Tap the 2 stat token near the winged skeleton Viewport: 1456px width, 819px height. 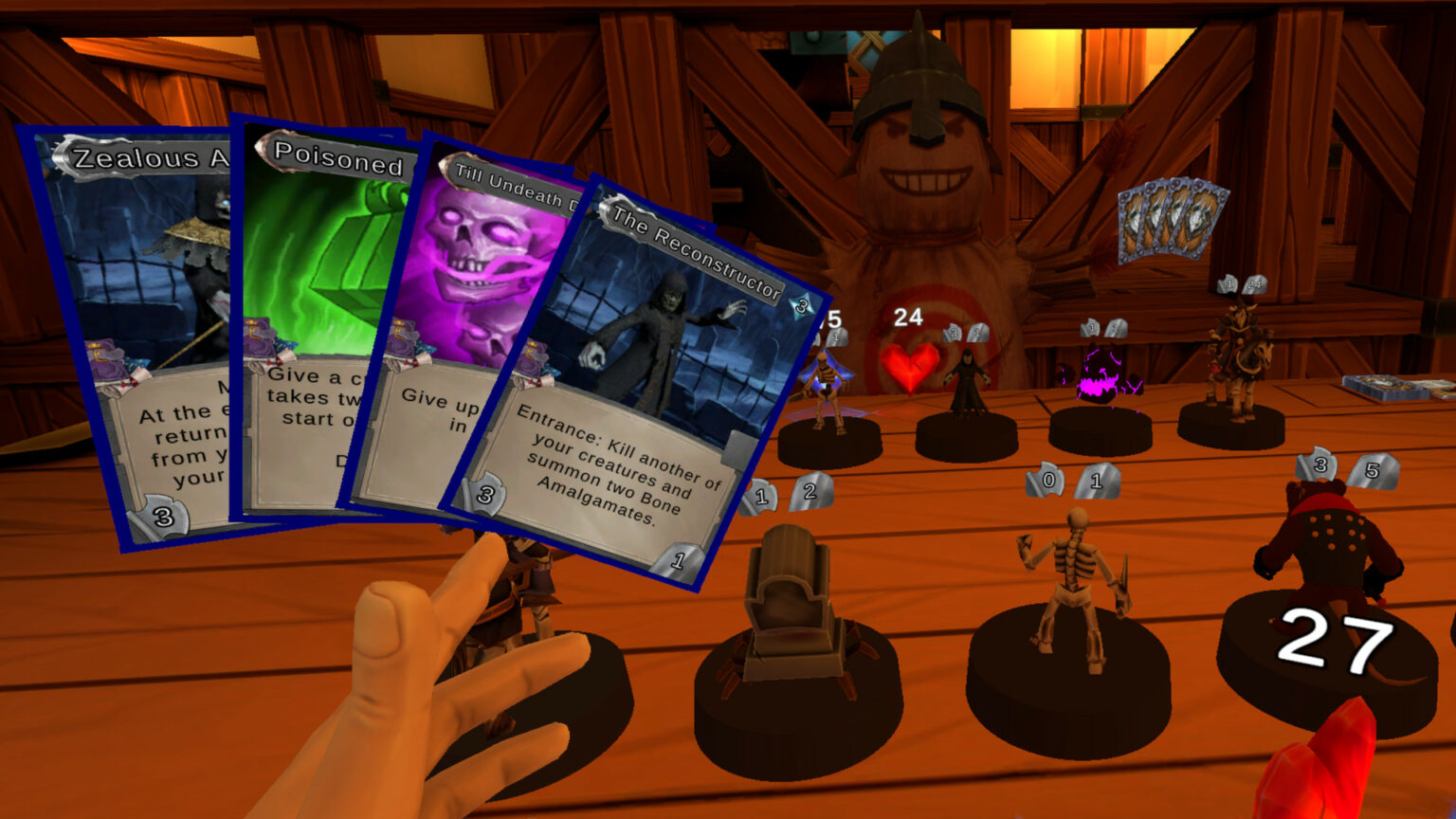[809, 491]
